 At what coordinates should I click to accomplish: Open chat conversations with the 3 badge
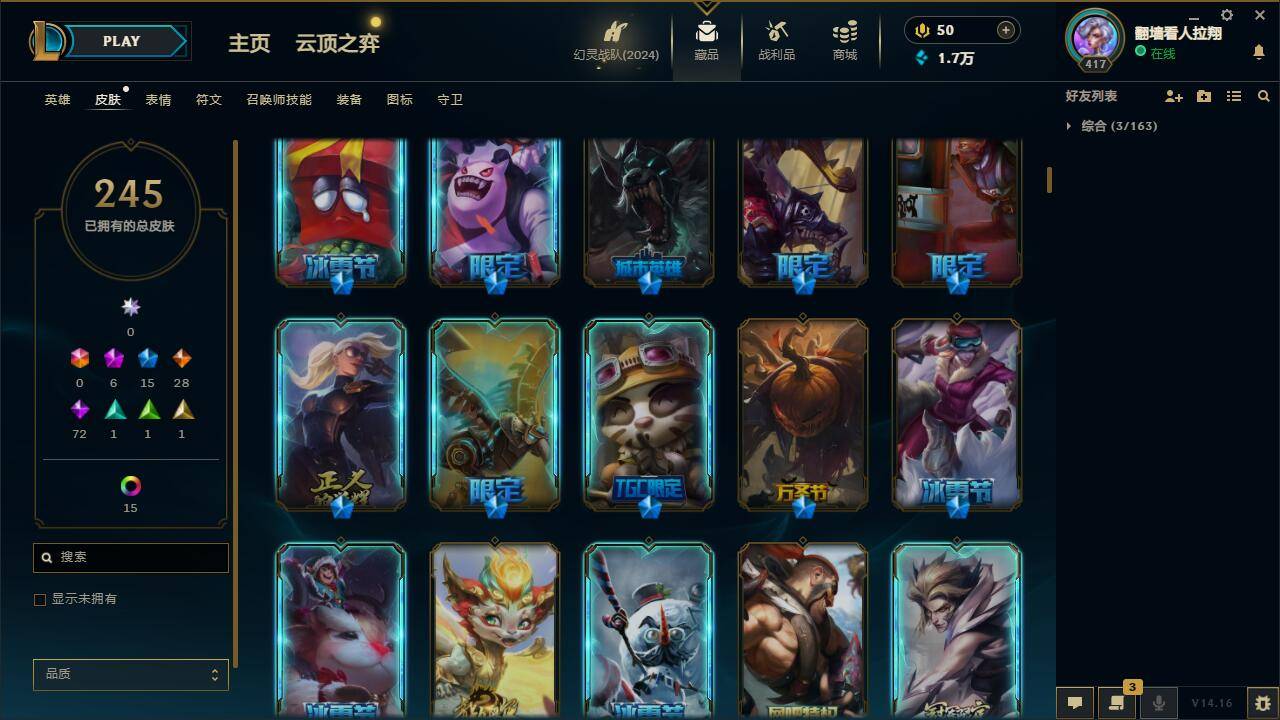1115,703
